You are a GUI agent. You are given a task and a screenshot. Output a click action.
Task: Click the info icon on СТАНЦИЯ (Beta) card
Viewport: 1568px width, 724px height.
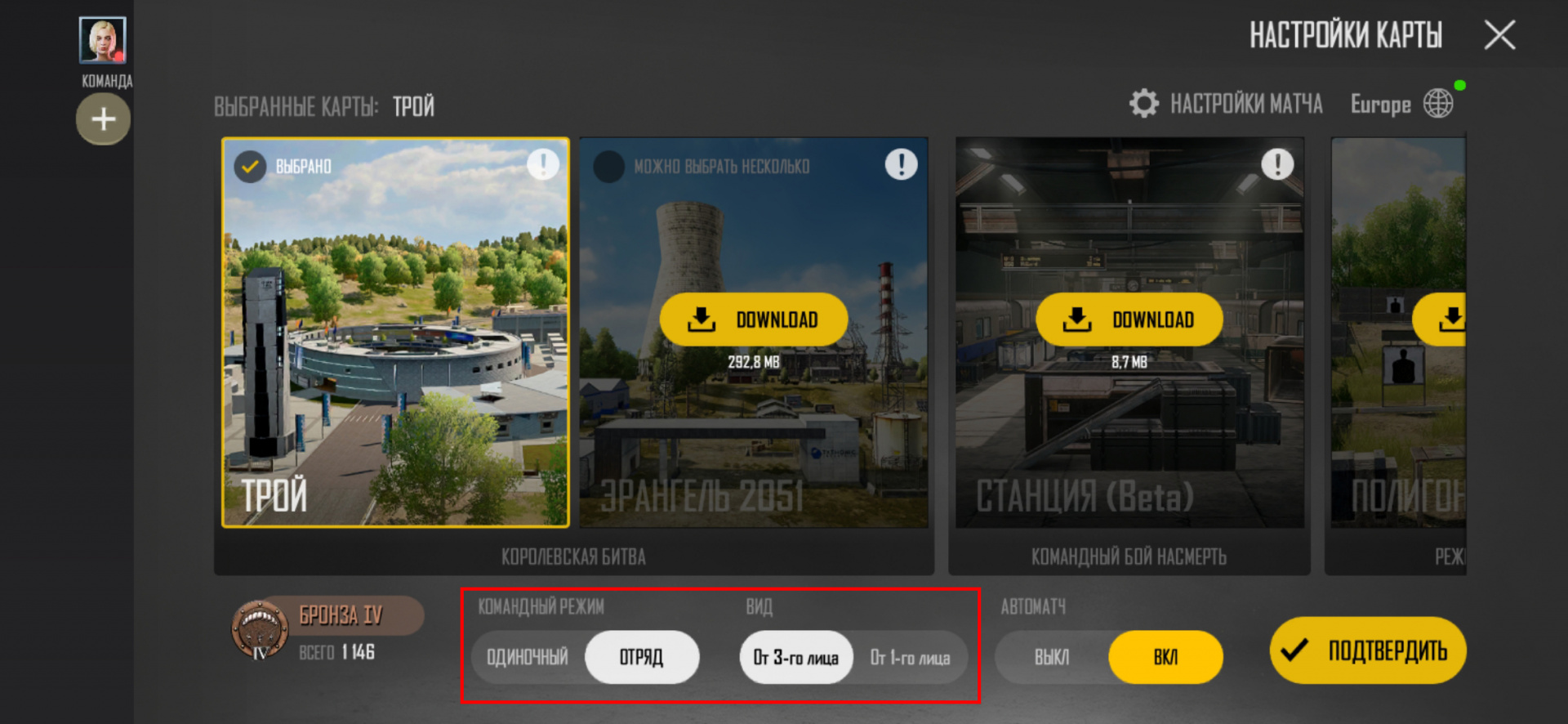pos(1277,163)
